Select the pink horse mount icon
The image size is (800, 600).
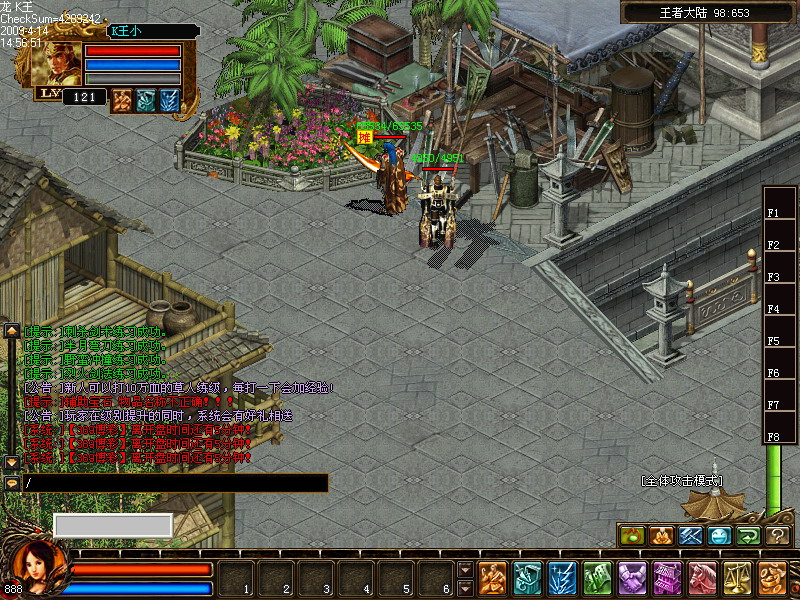(702, 577)
